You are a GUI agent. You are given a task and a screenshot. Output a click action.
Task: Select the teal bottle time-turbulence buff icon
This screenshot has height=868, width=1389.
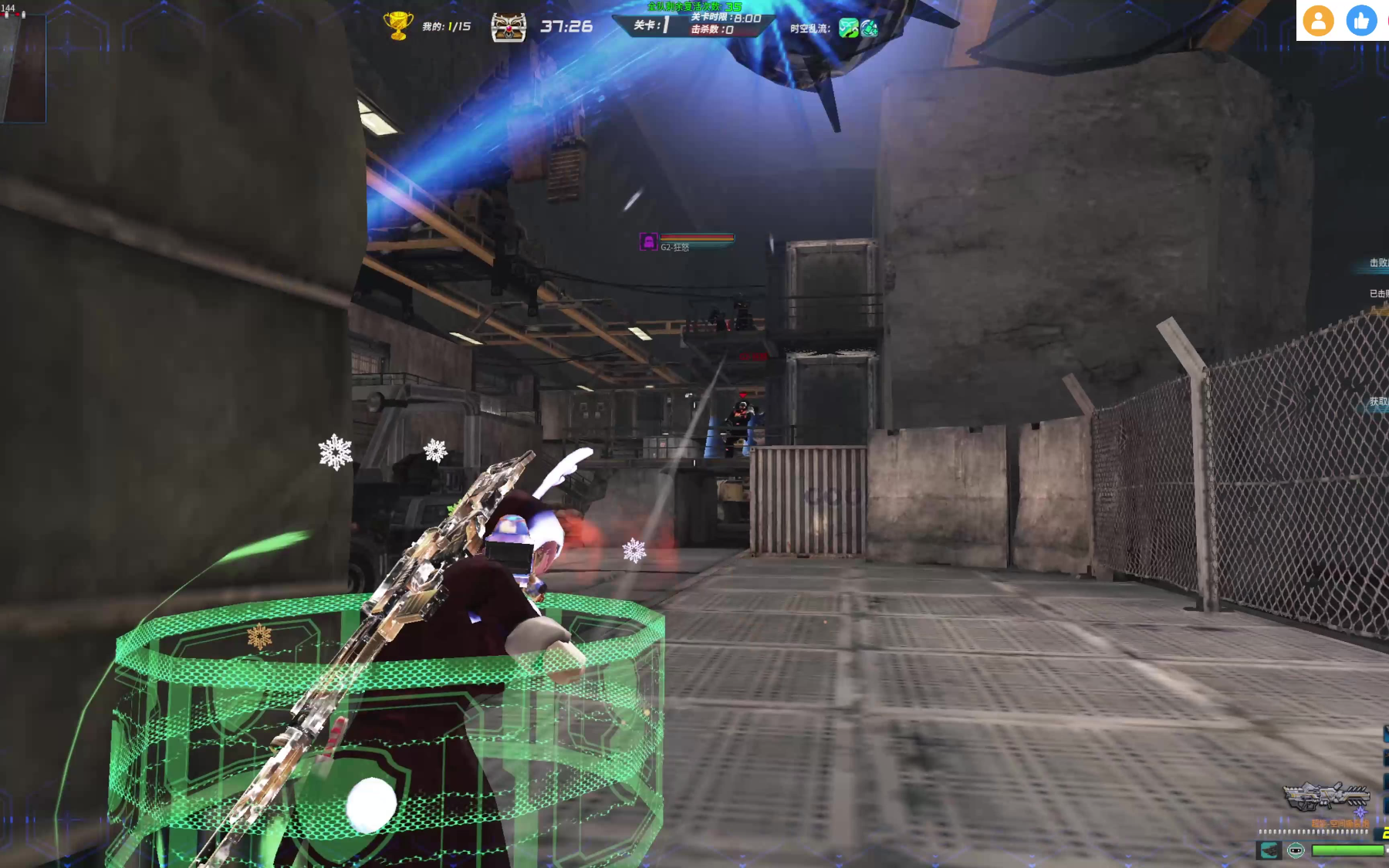click(x=870, y=29)
